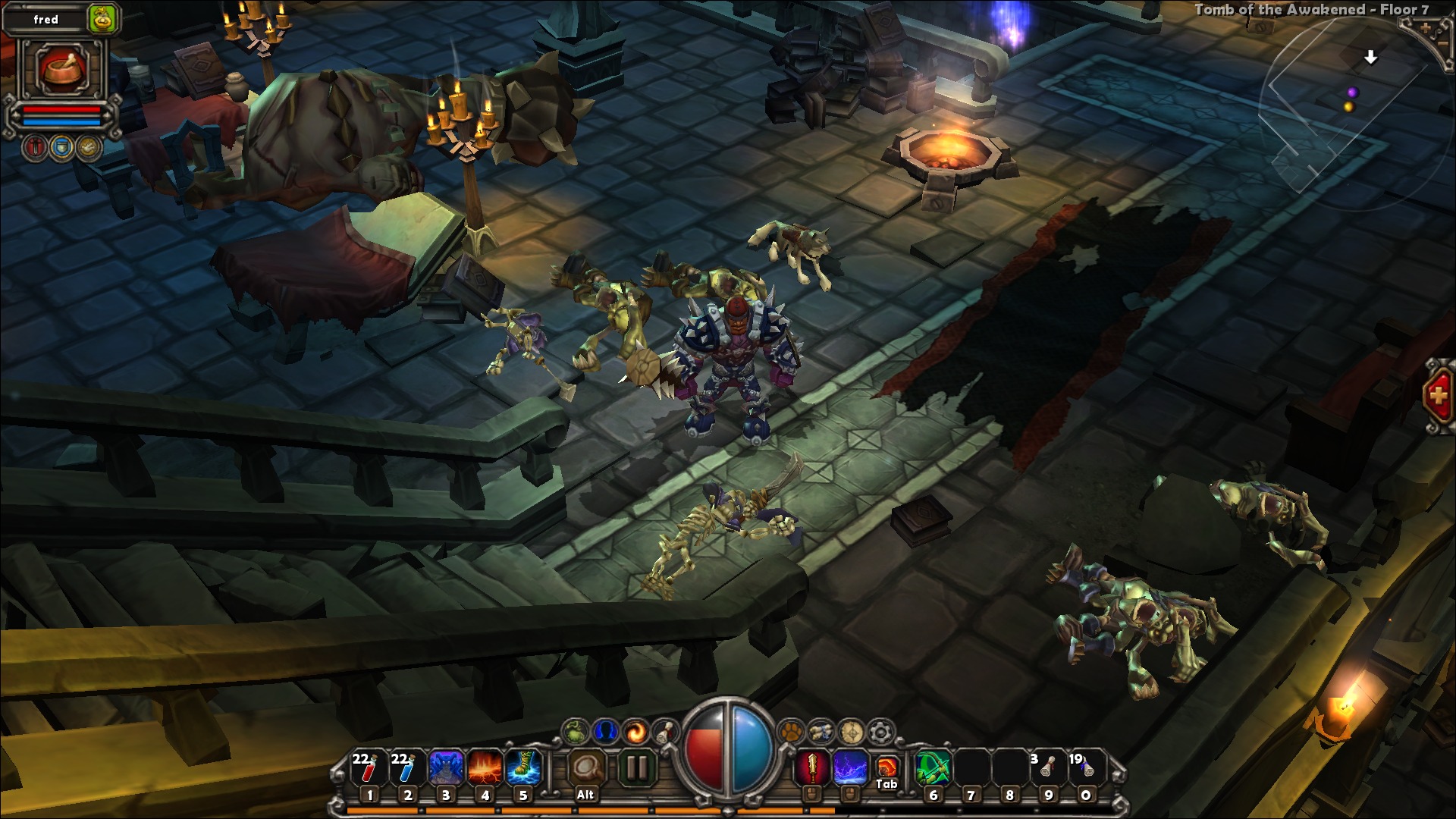Screen dimensions: 1456x819
Task: Choose the green archer skill in slot 6
Action: 934,770
